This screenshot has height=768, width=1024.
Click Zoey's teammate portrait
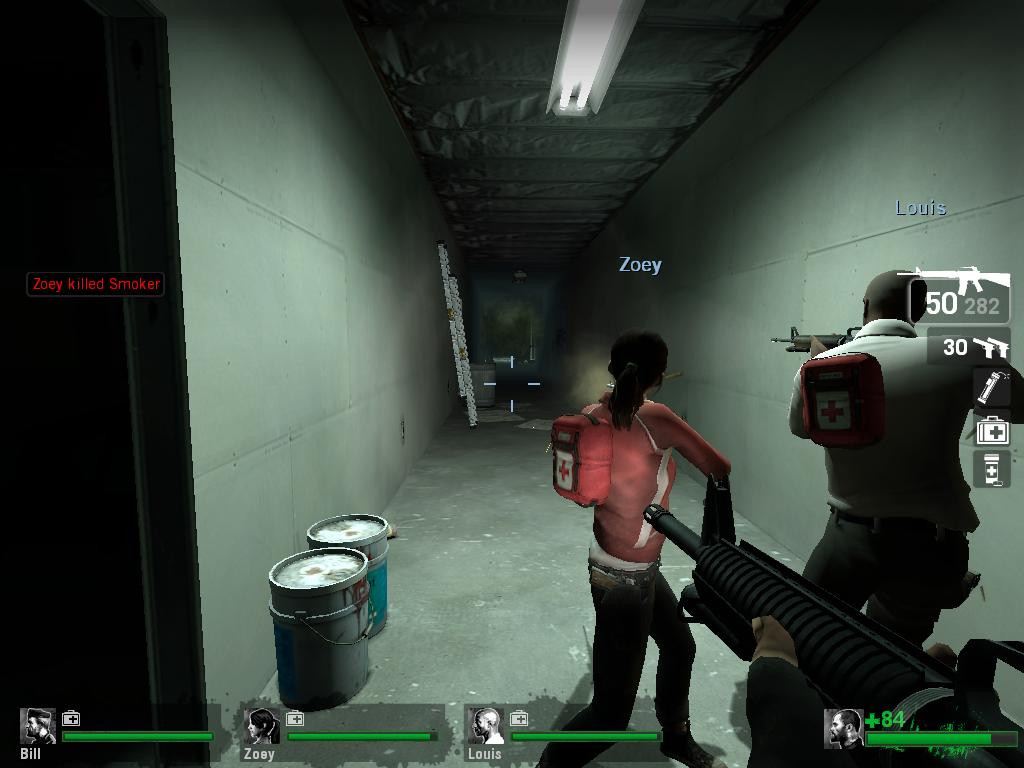263,727
